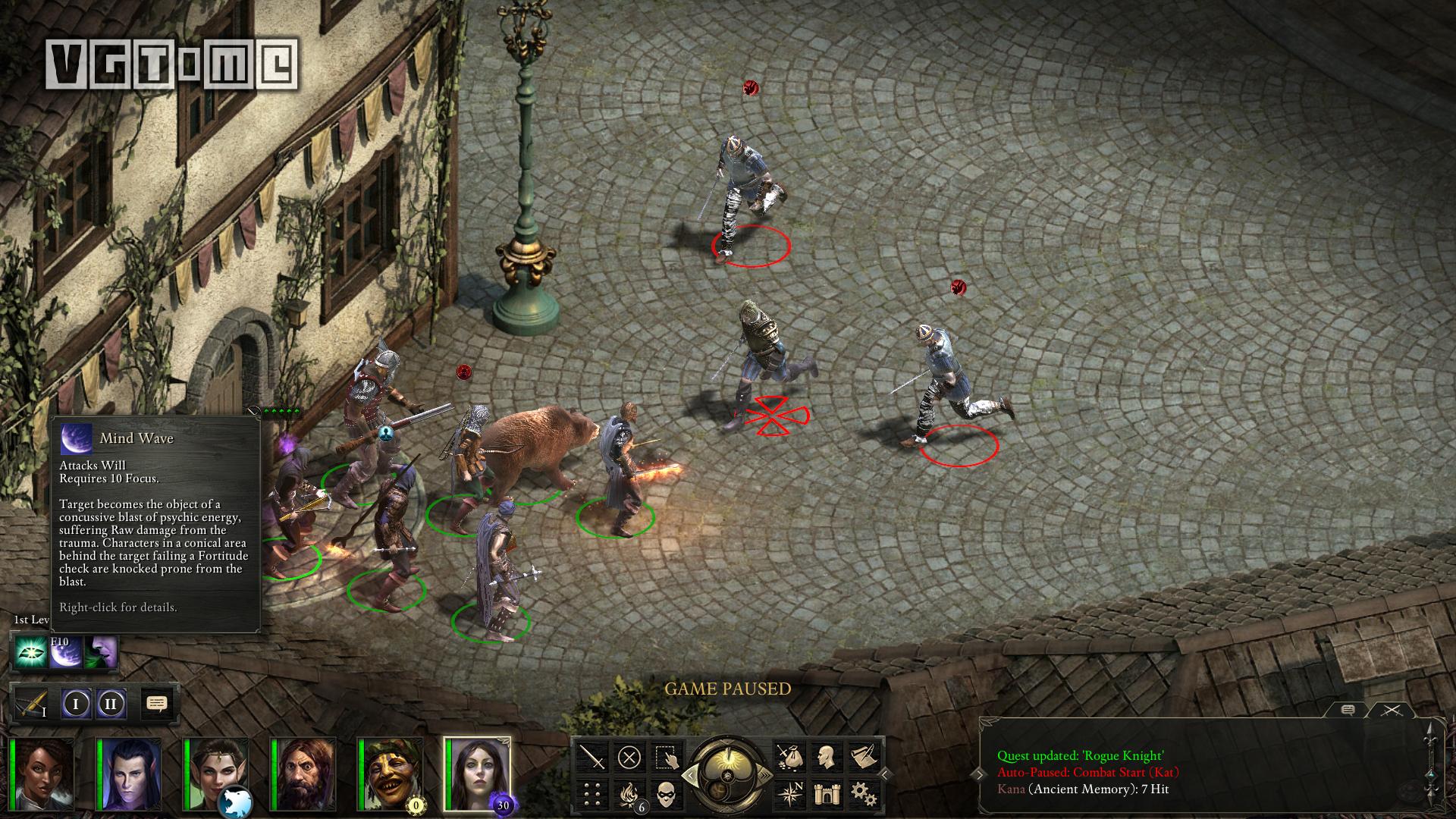Select weapon set I button
This screenshot has height=819, width=1456.
[x=76, y=704]
